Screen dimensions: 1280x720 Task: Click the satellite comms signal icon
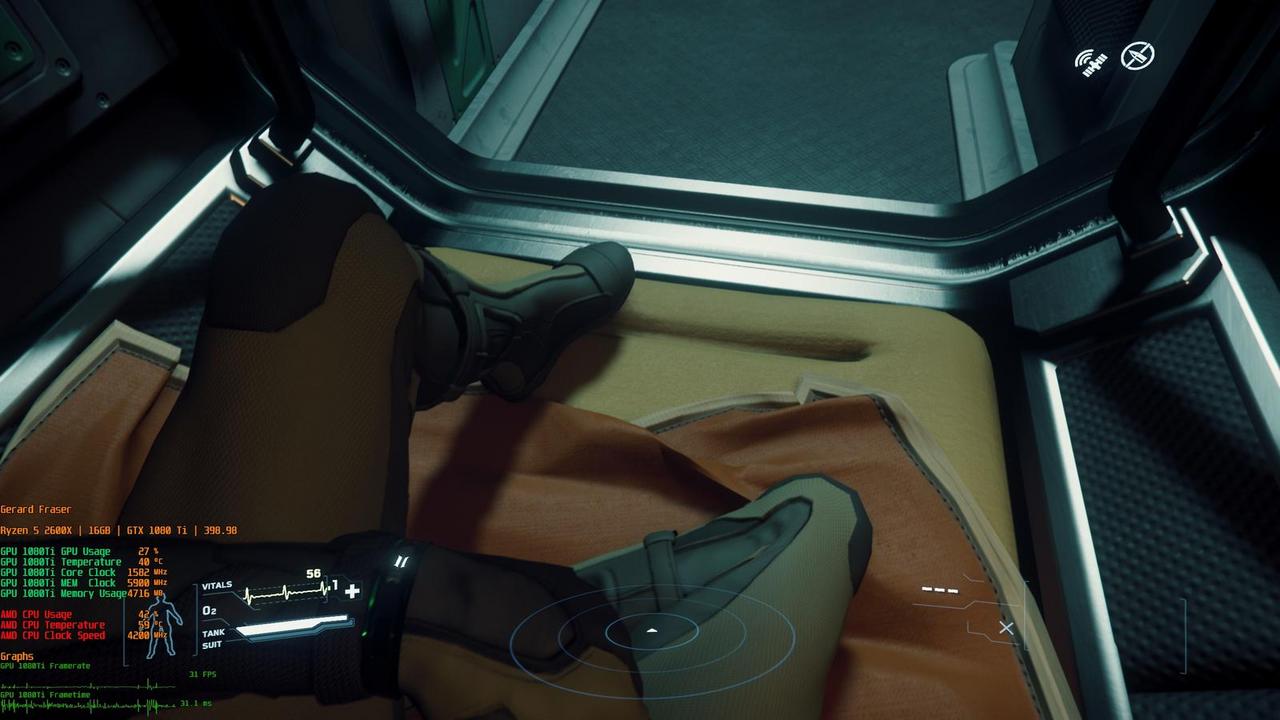1092,61
